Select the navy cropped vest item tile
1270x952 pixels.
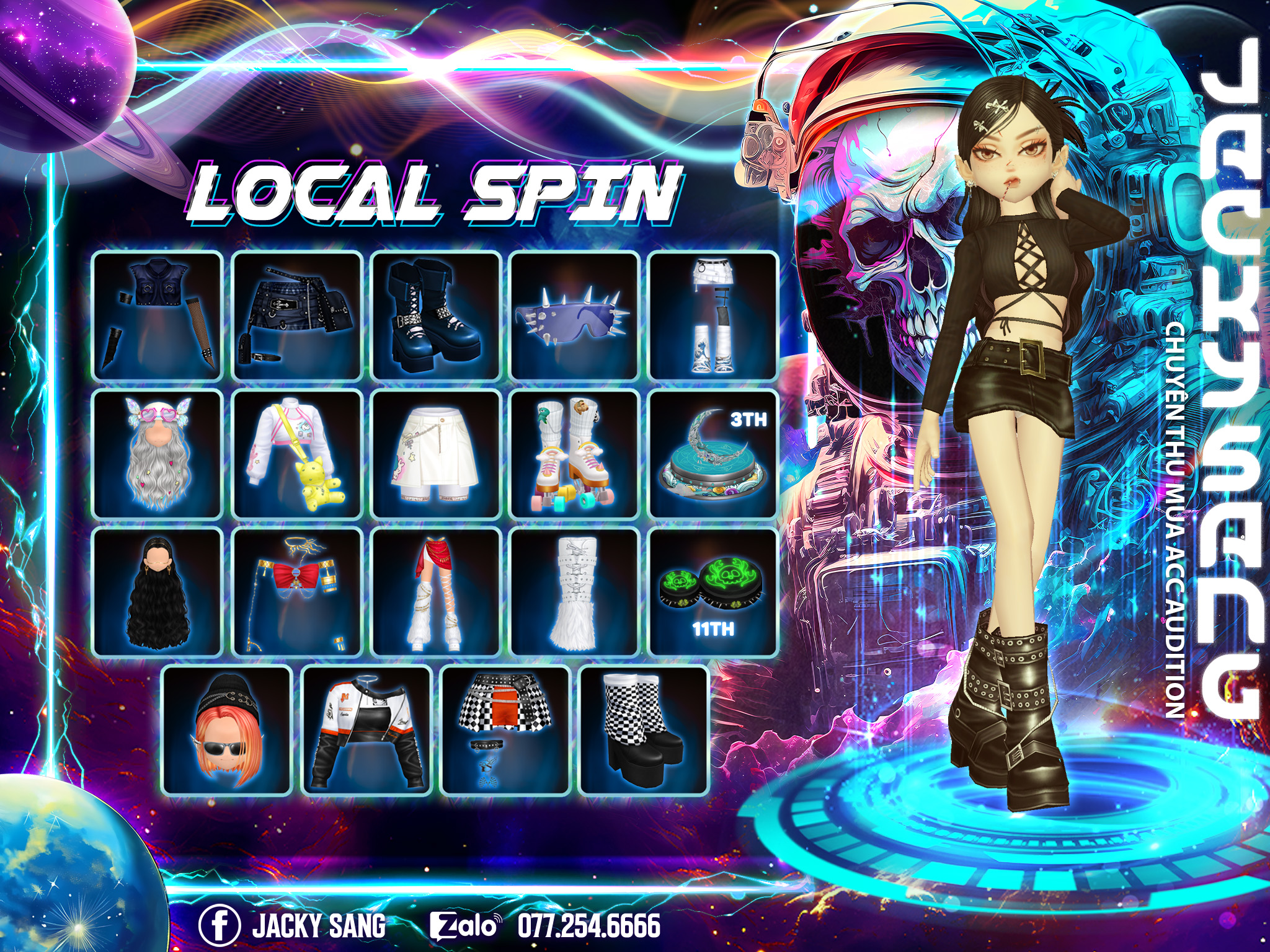point(158,315)
